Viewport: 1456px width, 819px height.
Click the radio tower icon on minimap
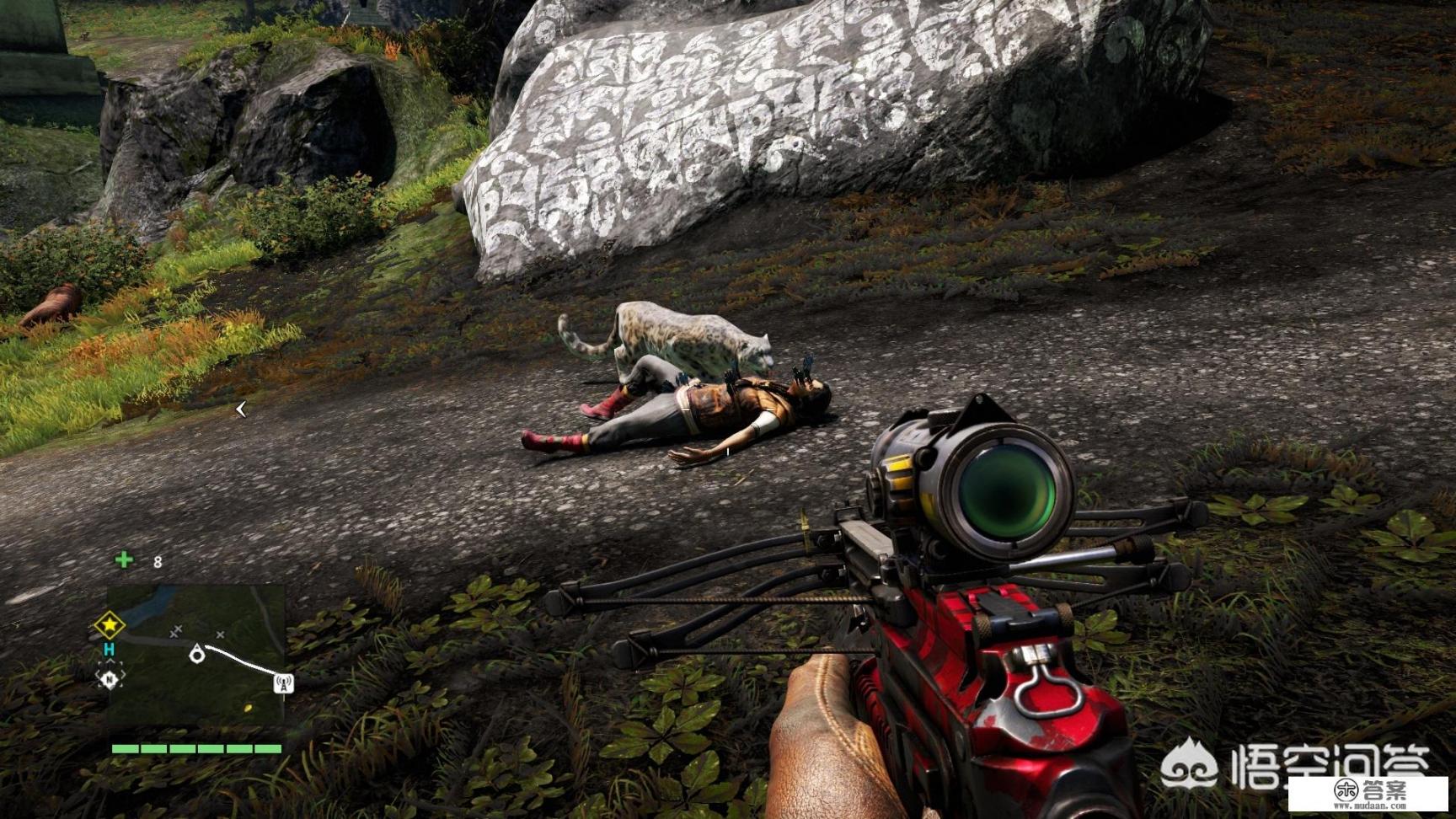click(x=285, y=683)
